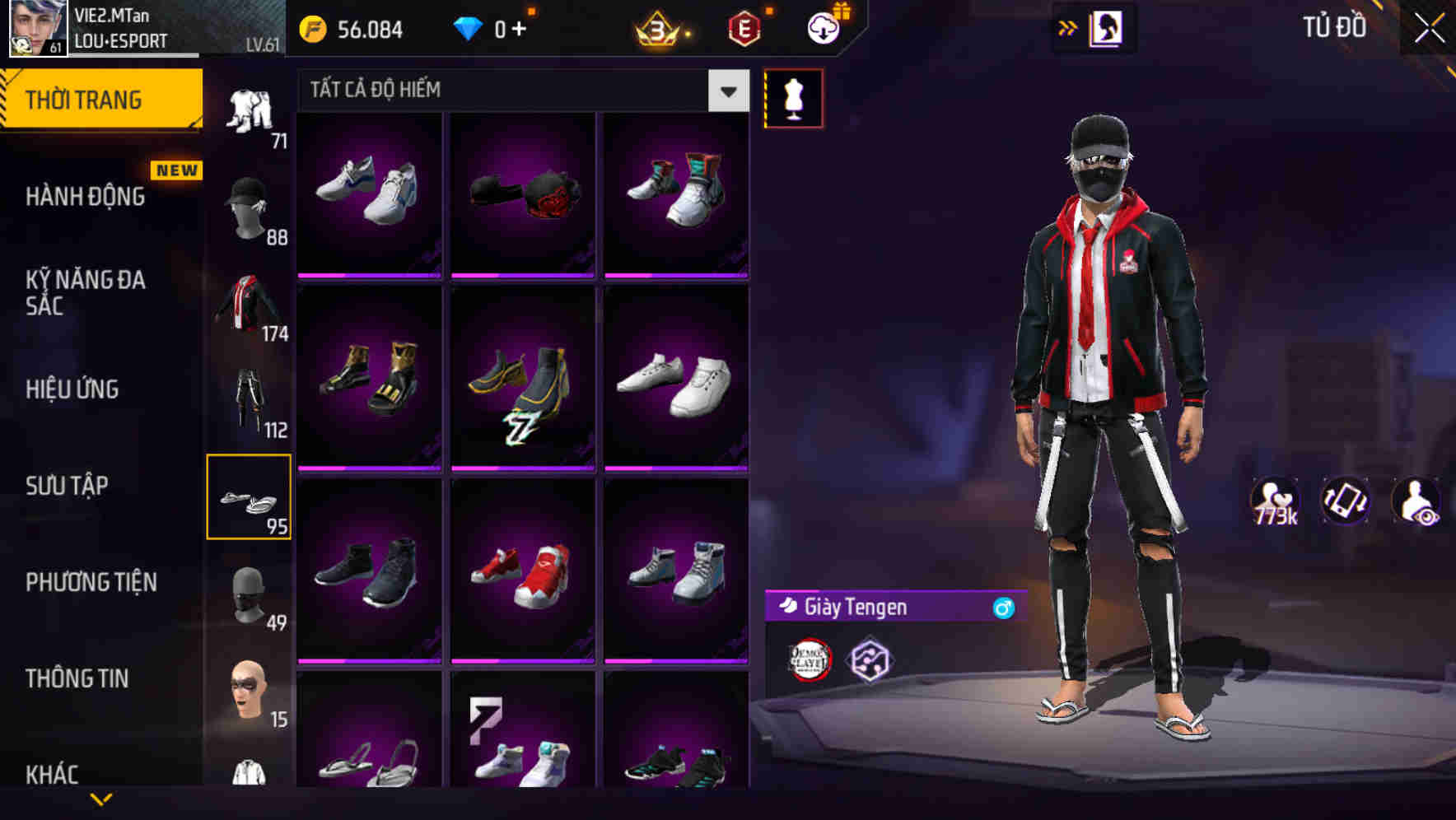Viewport: 1456px width, 820px height.
Task: Open the cloud download gift icon
Action: click(823, 27)
